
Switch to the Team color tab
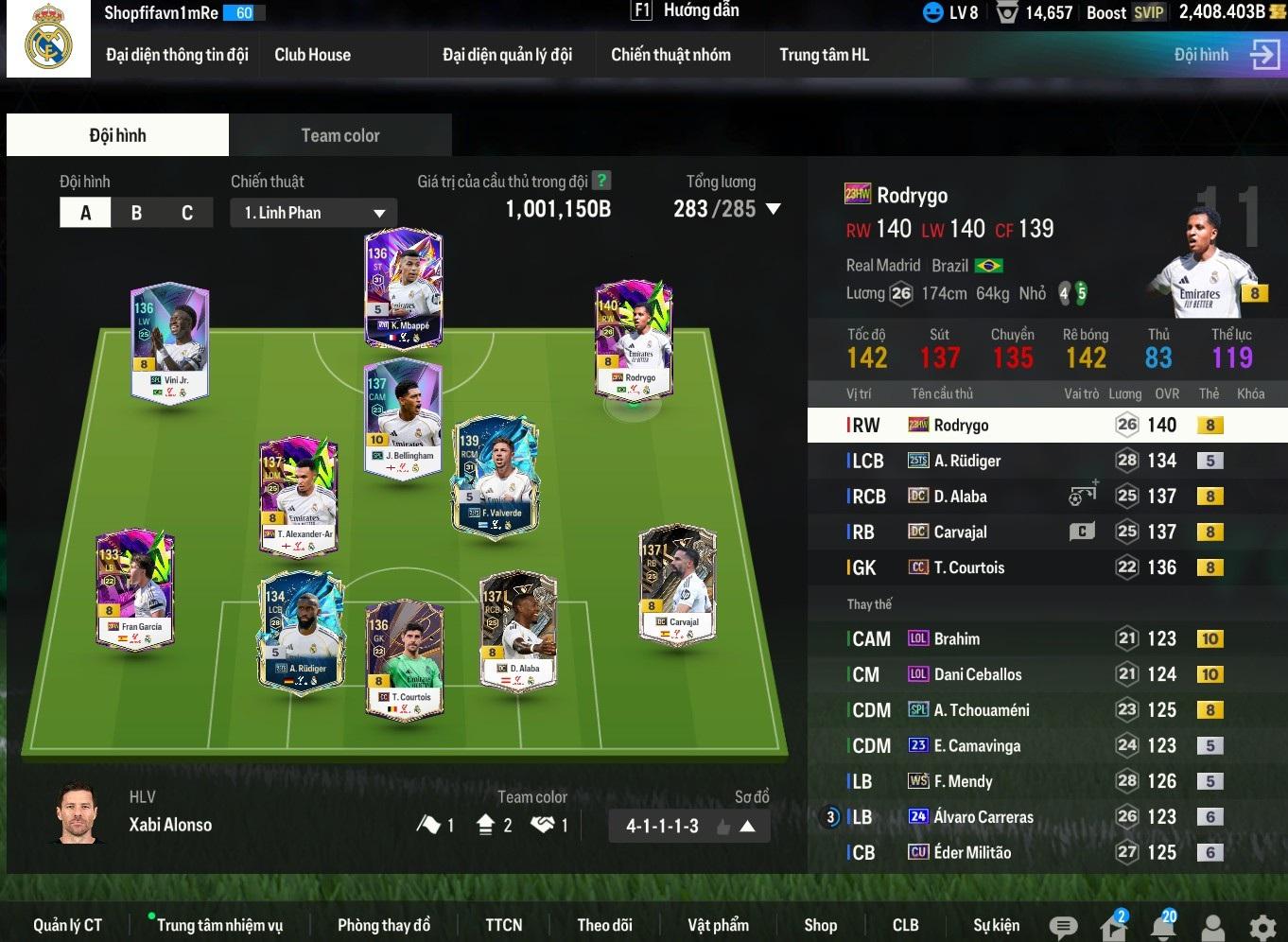pos(340,135)
